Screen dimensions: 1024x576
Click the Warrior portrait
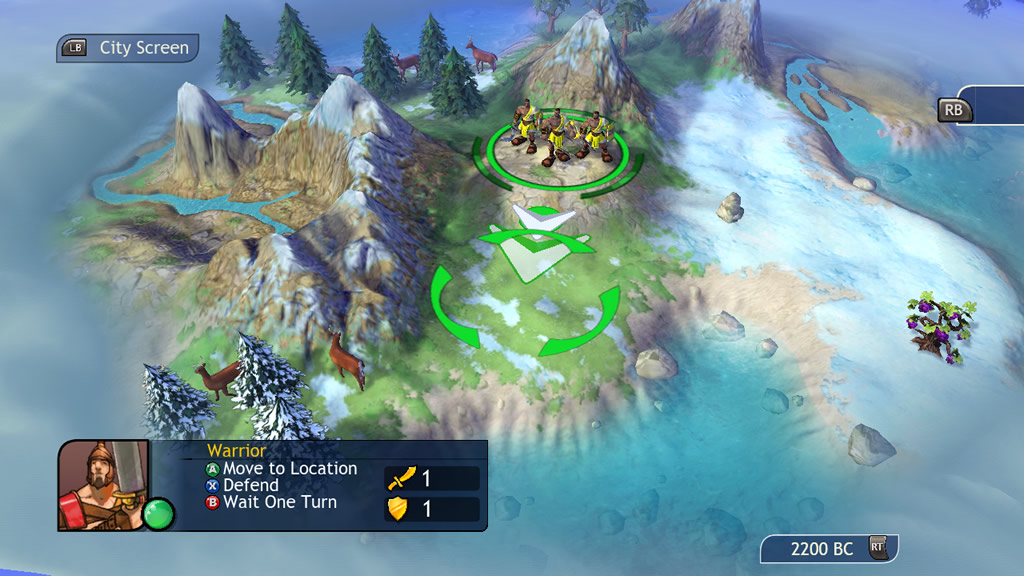coord(103,484)
